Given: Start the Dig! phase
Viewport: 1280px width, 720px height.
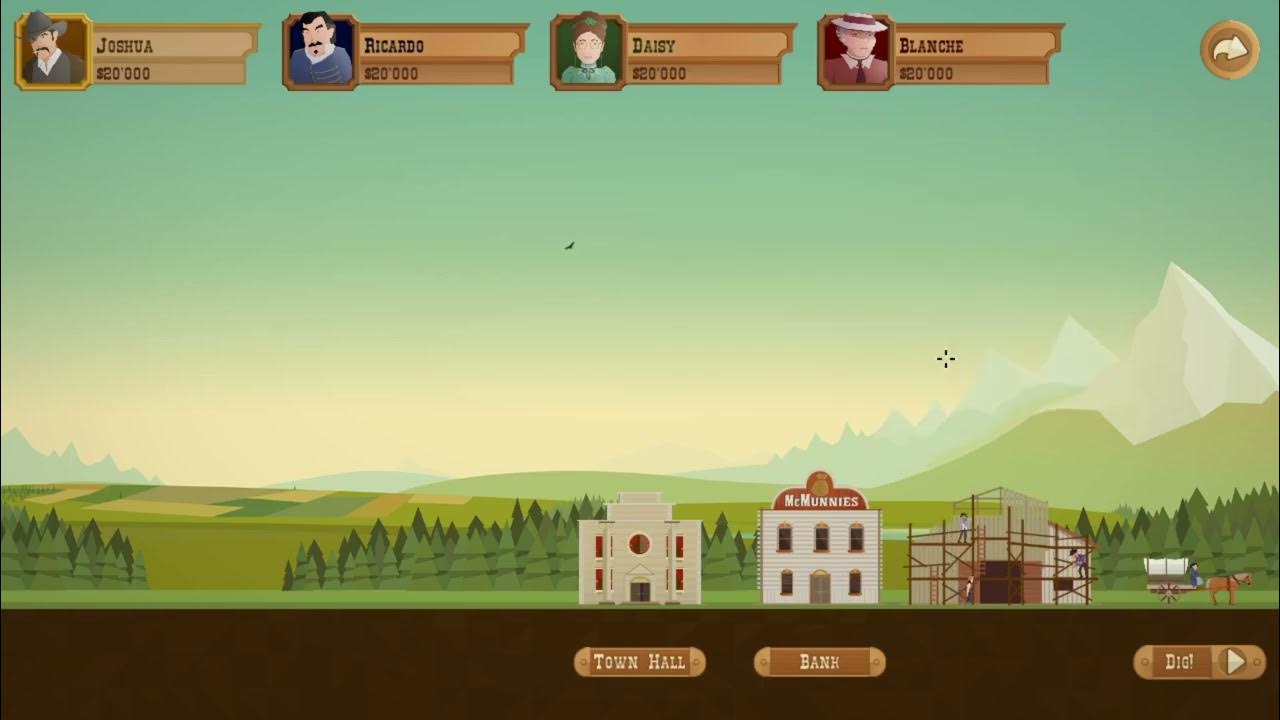Looking at the screenshot, I should (1199, 662).
